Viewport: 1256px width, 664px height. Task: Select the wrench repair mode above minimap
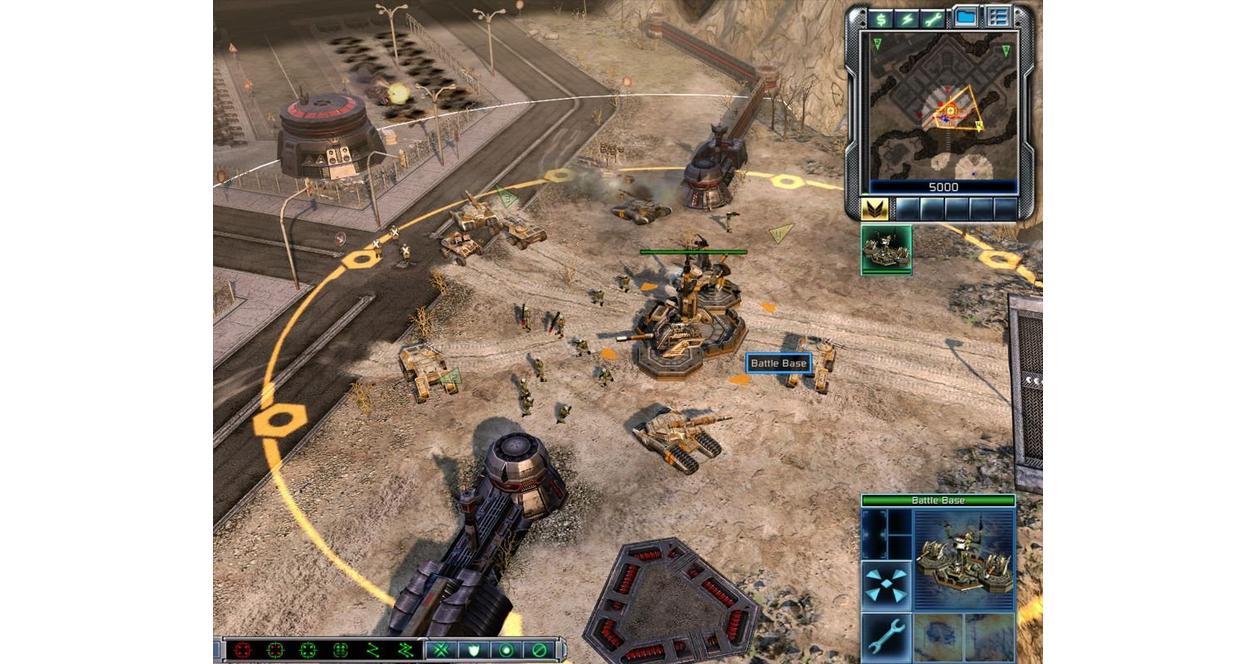point(934,18)
